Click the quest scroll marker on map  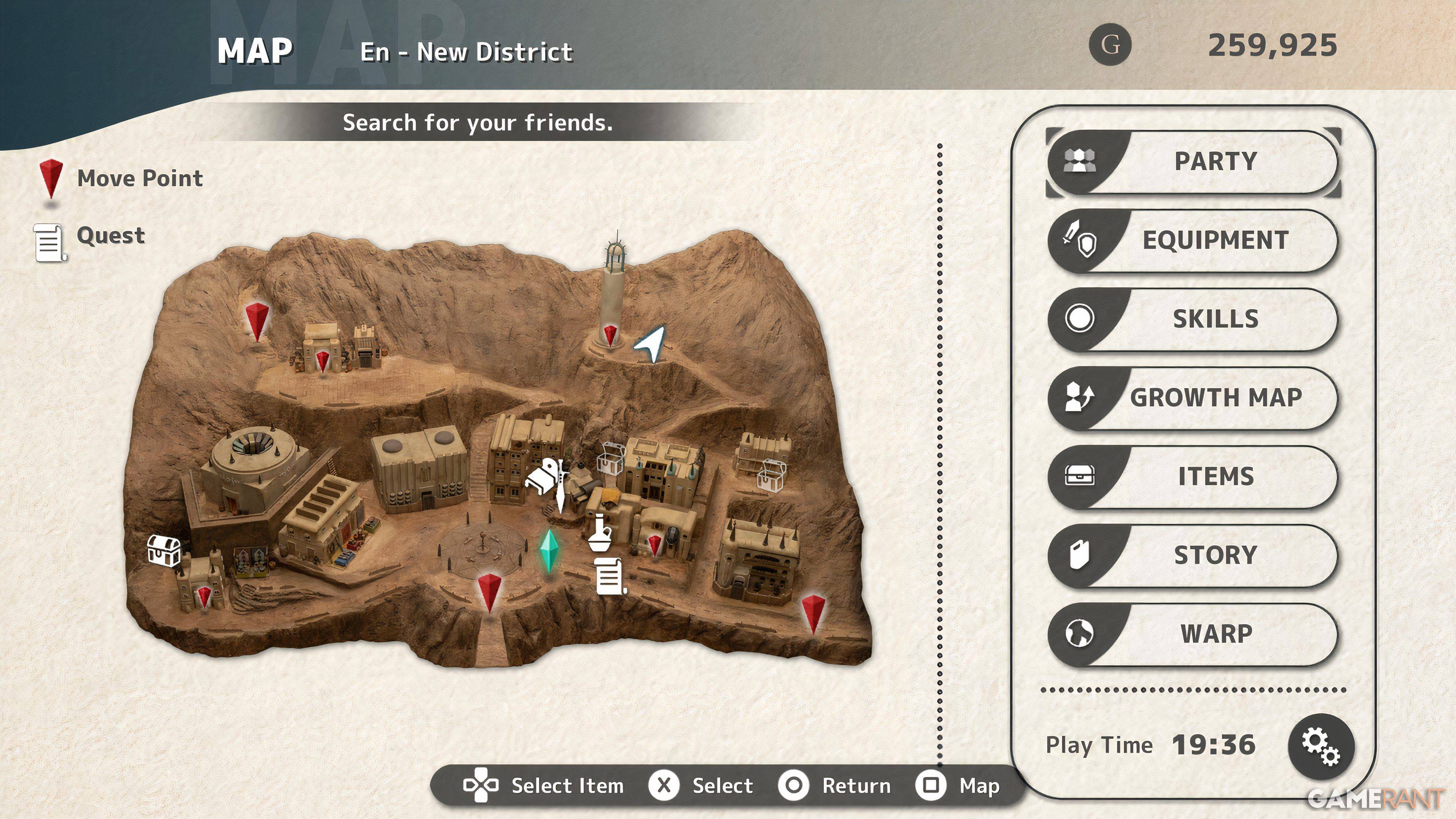click(610, 576)
